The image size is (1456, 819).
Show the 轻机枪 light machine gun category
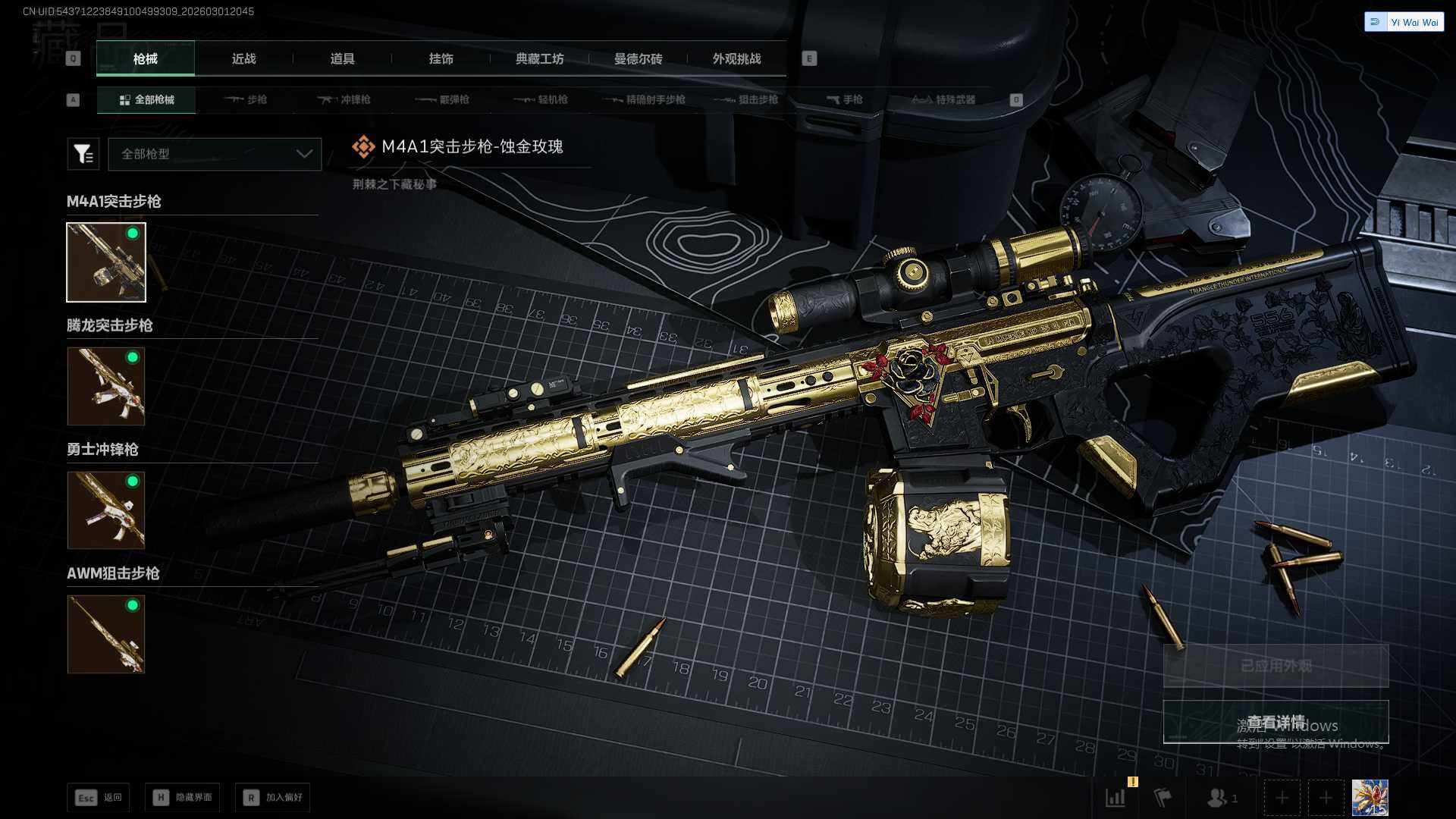541,99
